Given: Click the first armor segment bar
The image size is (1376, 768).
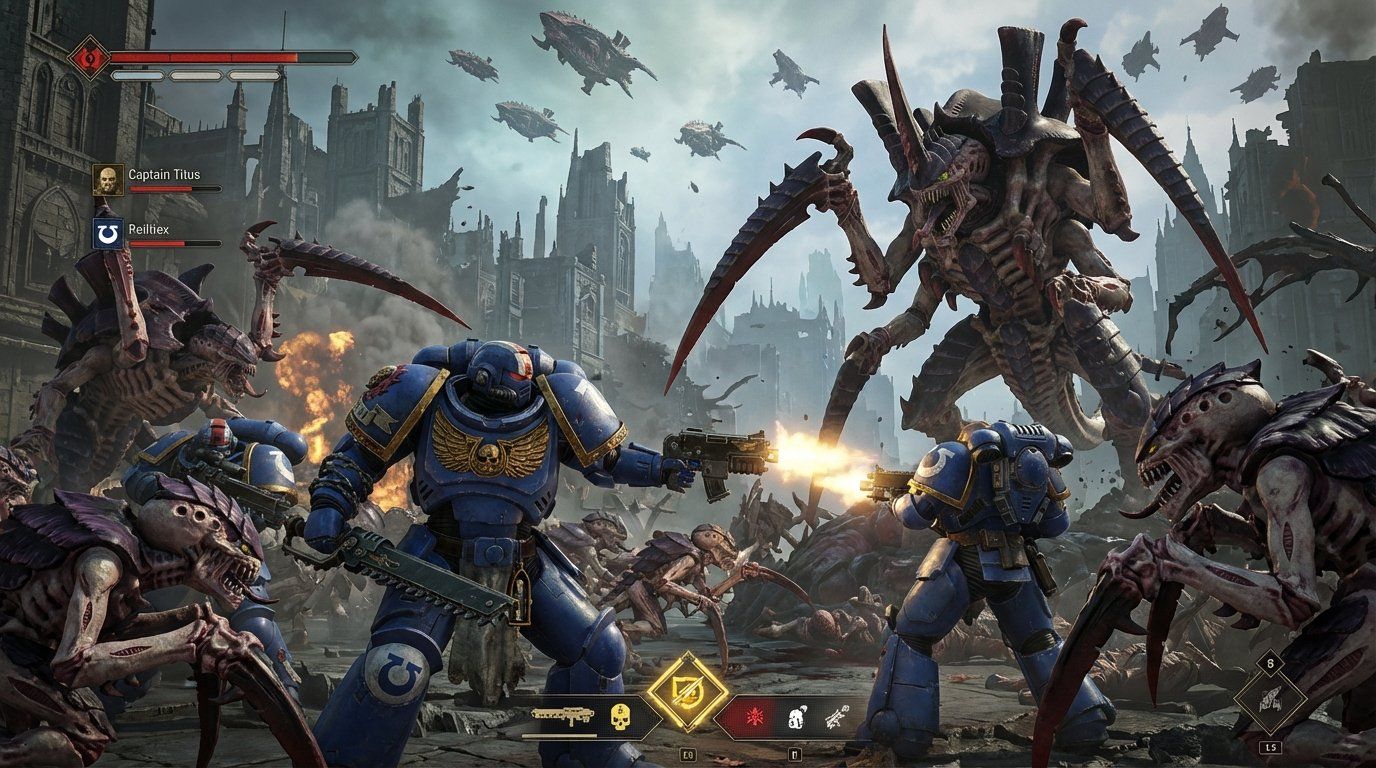Looking at the screenshot, I should click(x=137, y=75).
